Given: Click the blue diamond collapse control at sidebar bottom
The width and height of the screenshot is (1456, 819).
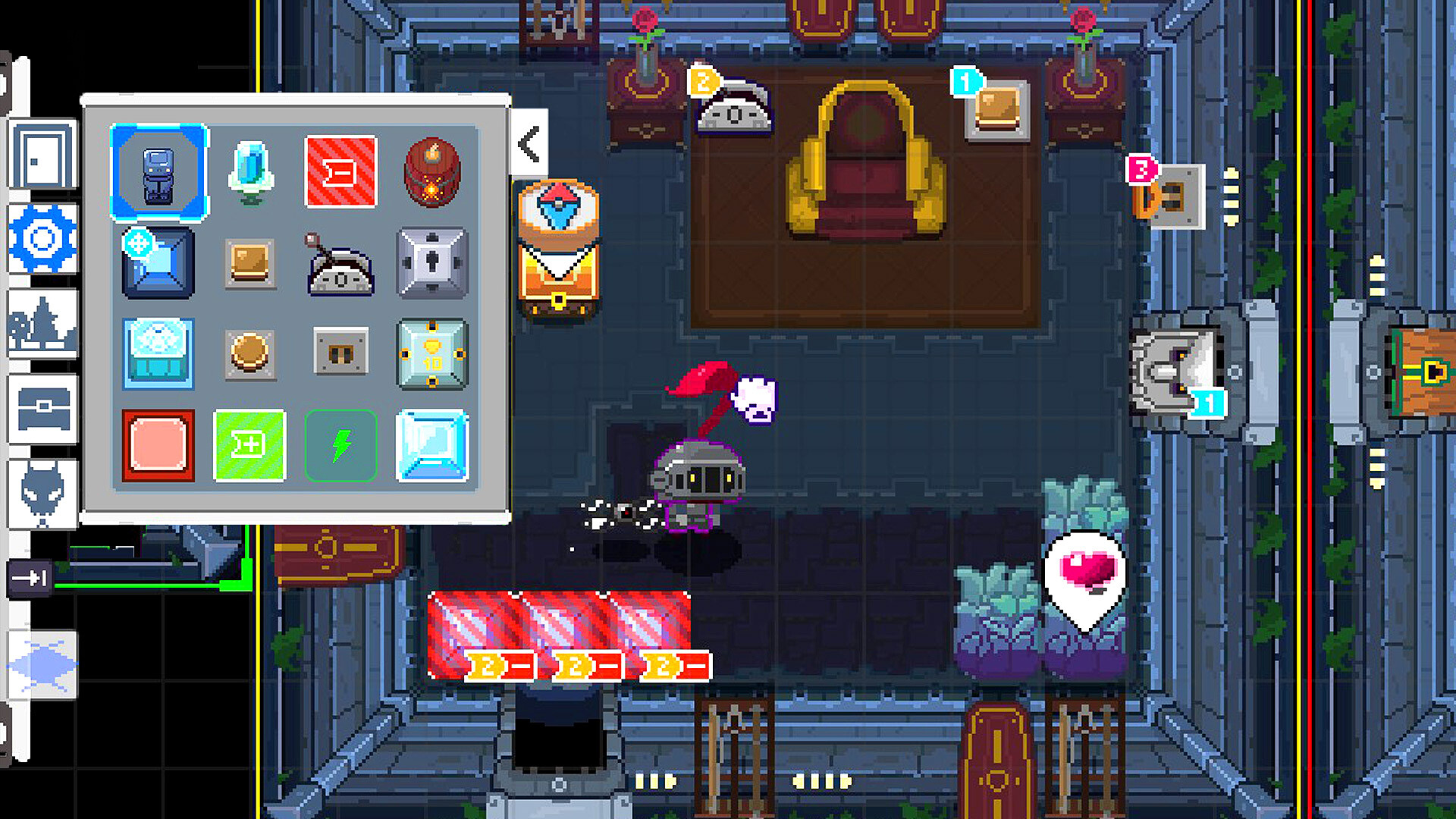Looking at the screenshot, I should click(x=42, y=664).
